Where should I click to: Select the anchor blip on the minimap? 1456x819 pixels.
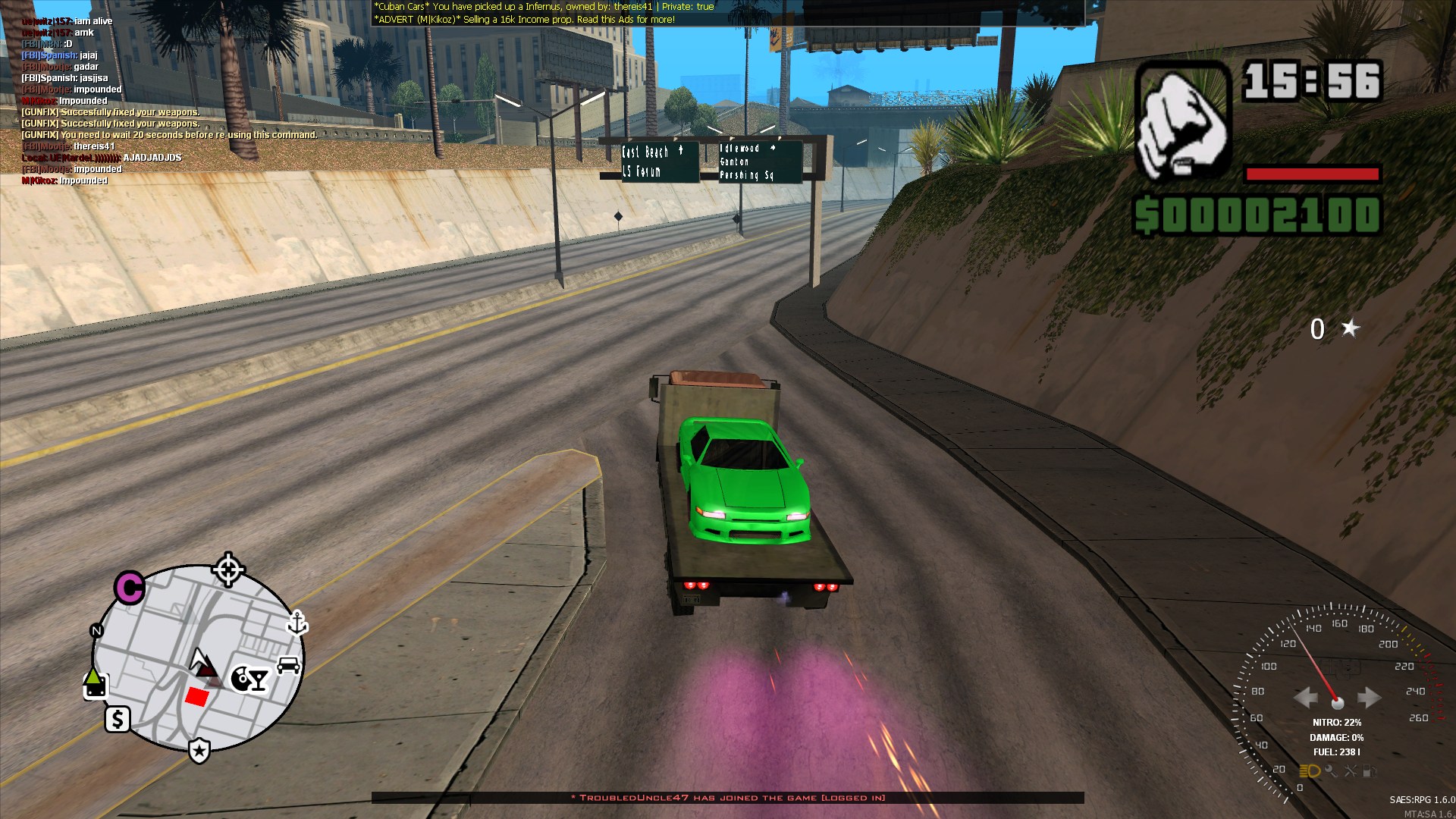(297, 623)
